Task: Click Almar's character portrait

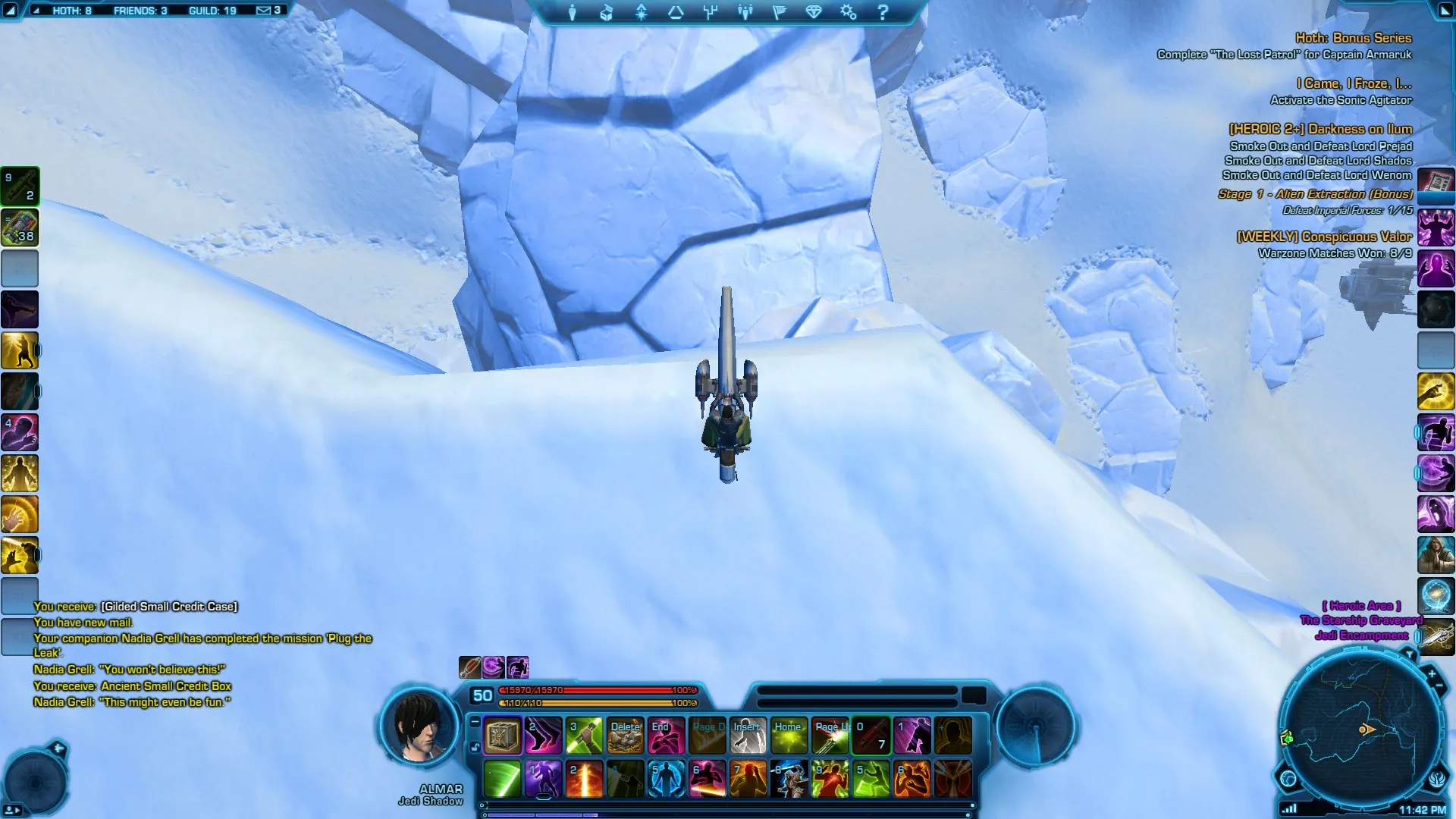Action: click(419, 726)
